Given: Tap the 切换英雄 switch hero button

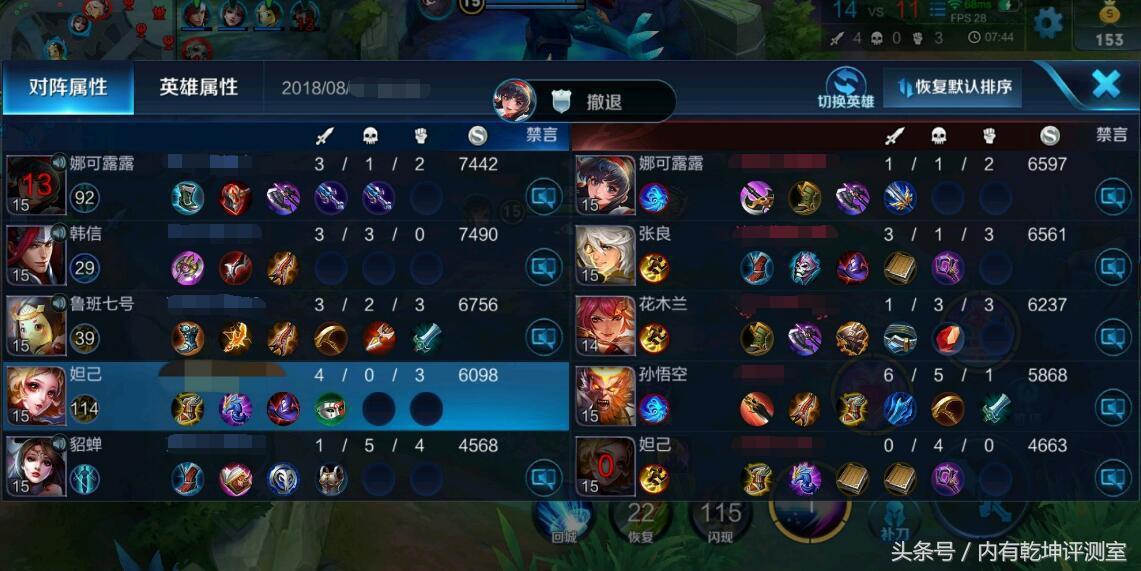Looking at the screenshot, I should 845,88.
